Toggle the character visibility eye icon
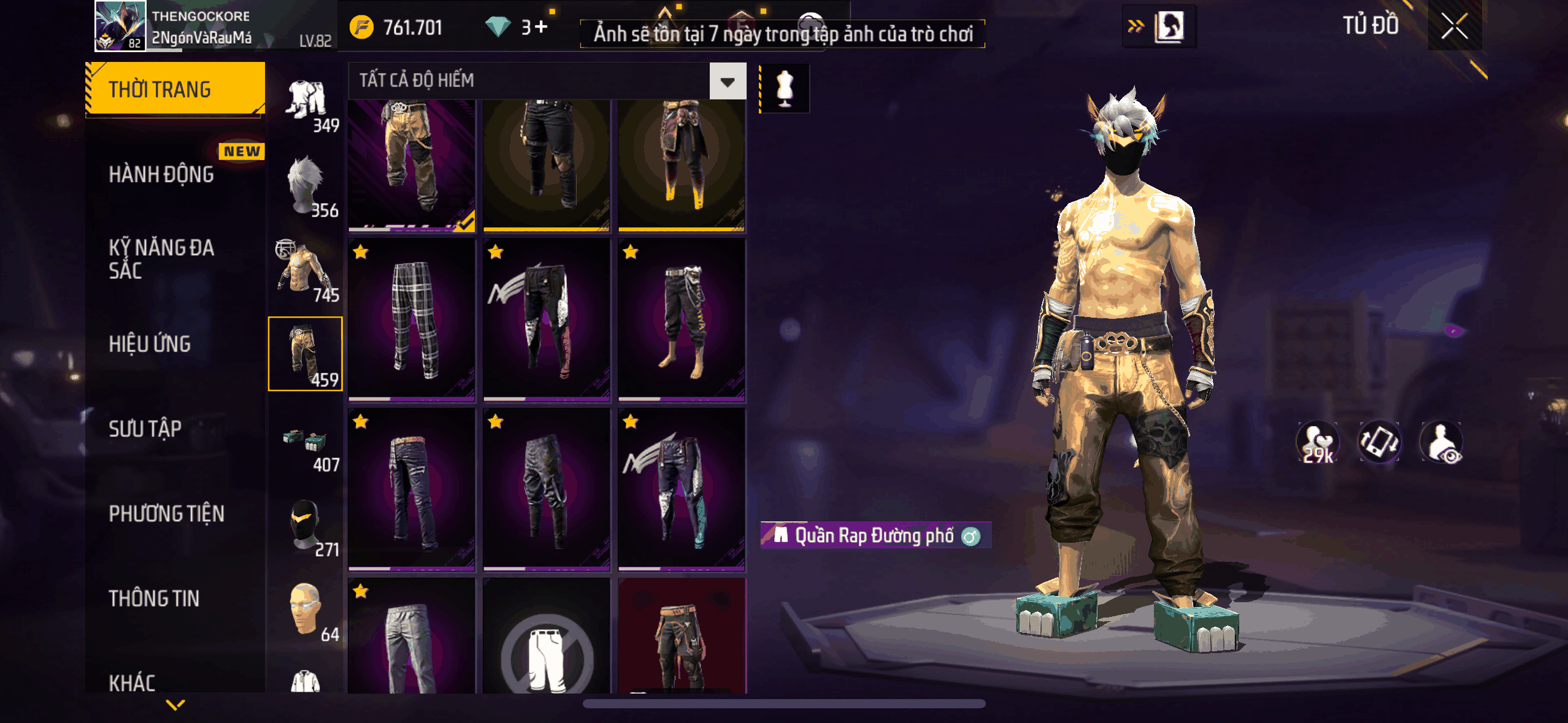1568x723 pixels. click(x=1442, y=442)
